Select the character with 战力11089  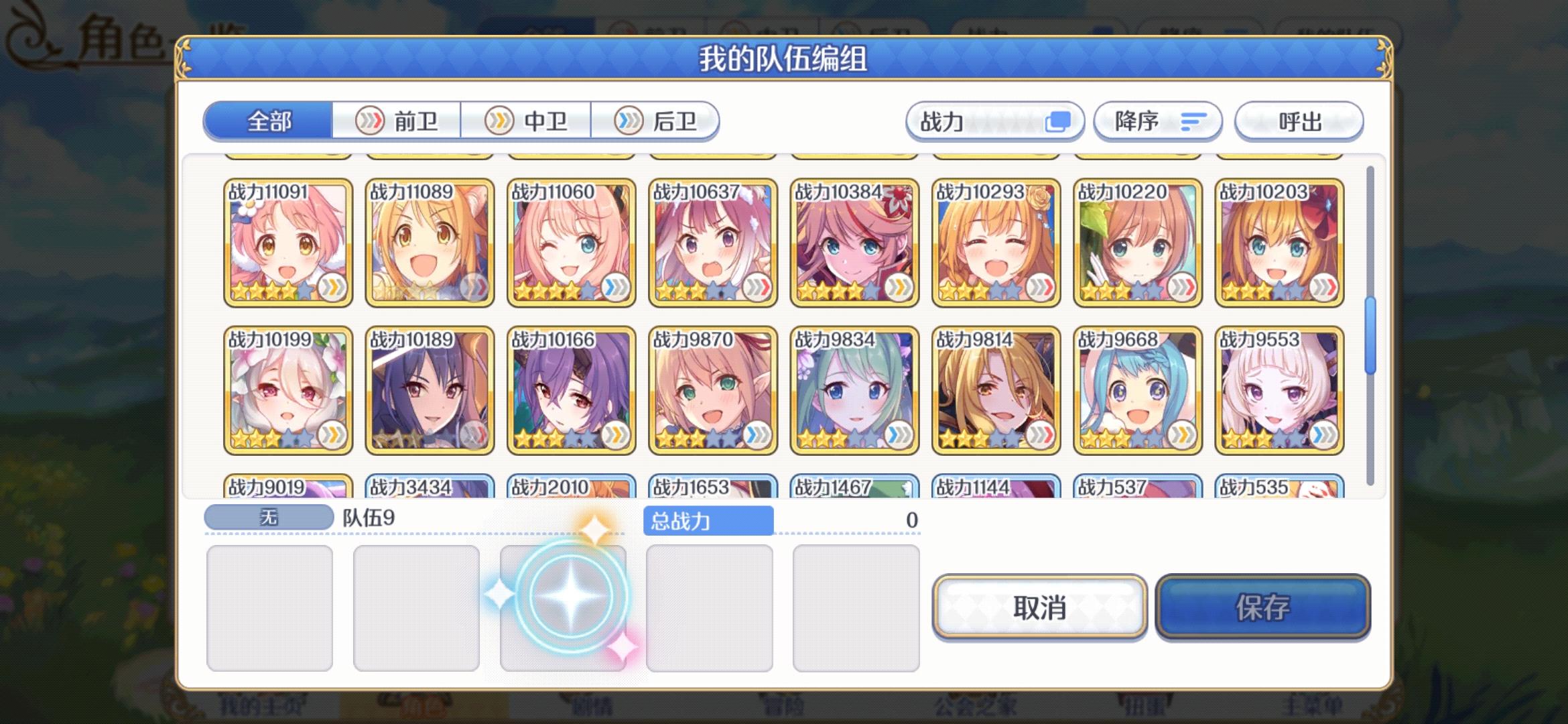430,241
